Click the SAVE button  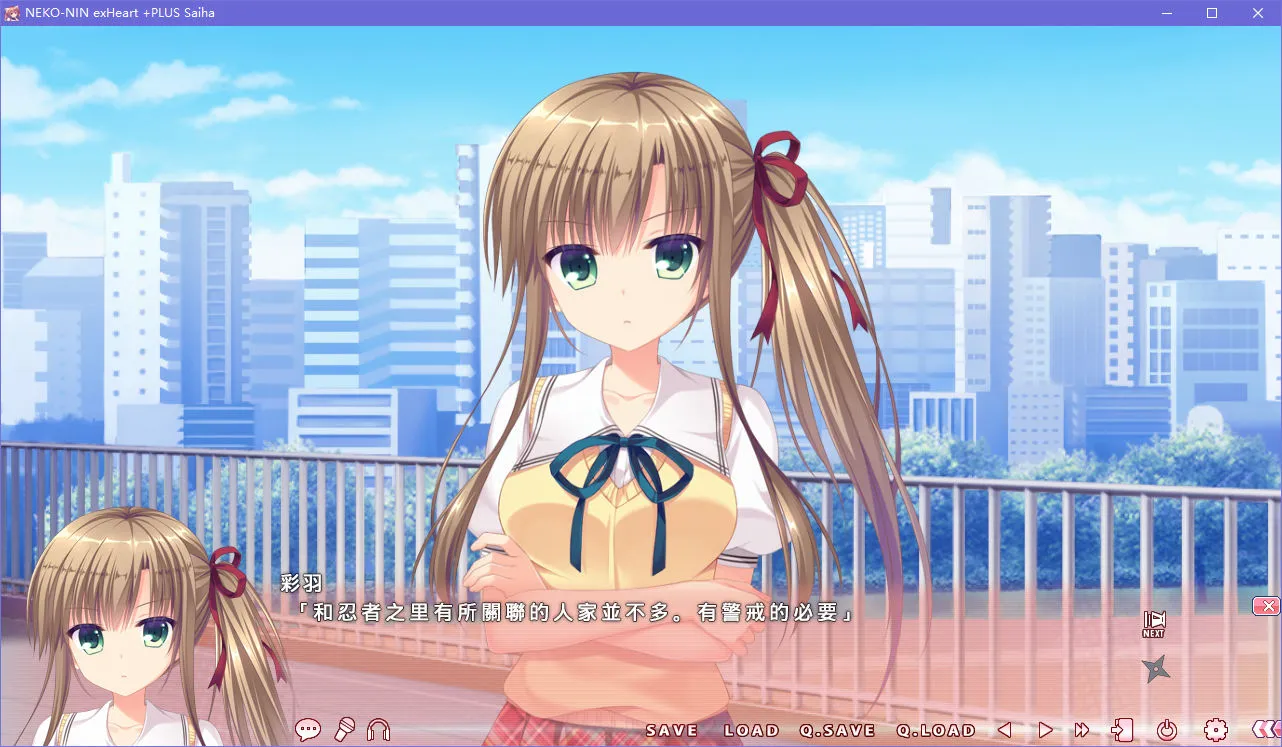click(x=668, y=730)
